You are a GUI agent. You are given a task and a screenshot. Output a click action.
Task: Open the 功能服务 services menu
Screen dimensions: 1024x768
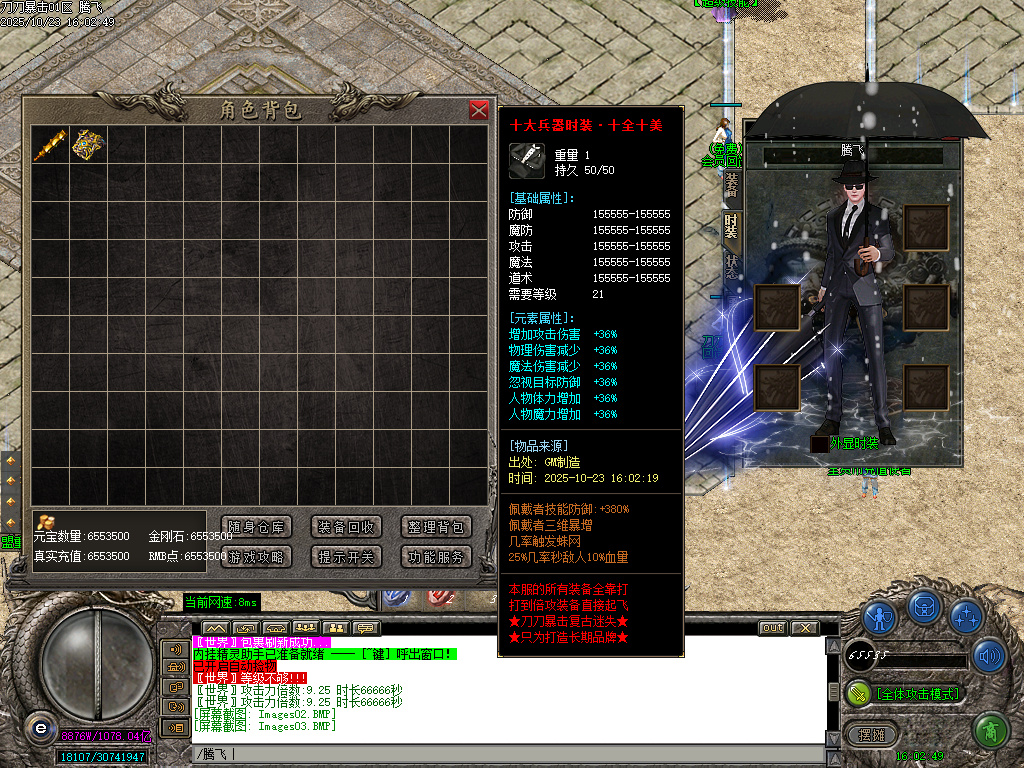(436, 557)
